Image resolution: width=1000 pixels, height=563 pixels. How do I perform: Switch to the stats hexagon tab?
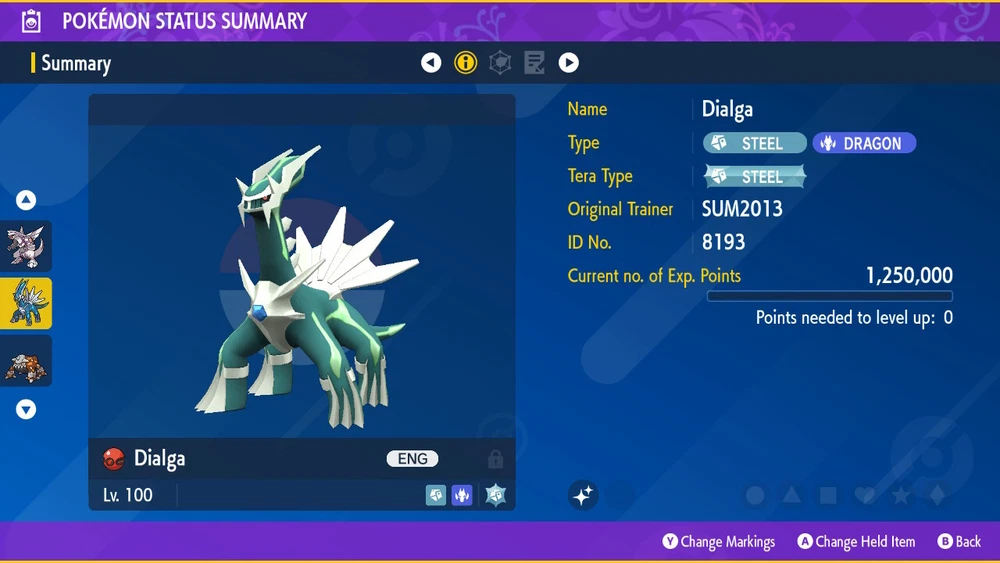tap(500, 63)
